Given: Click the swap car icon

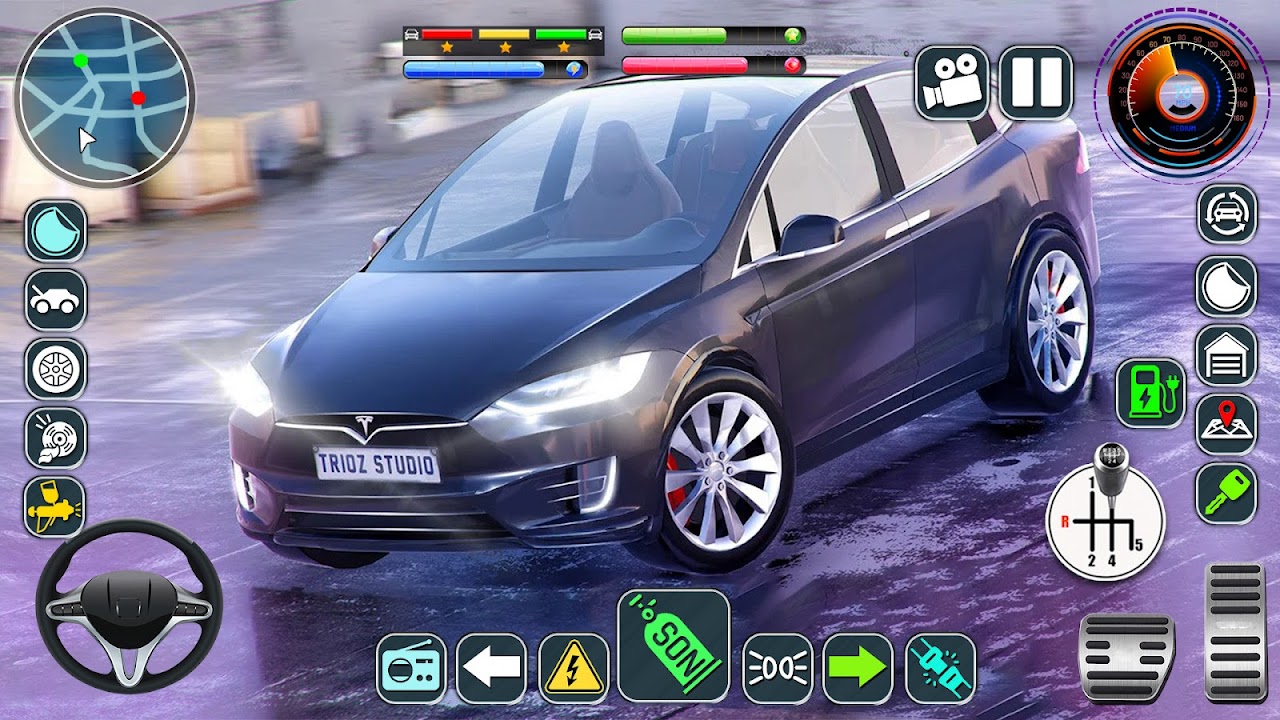Looking at the screenshot, I should click(1227, 214).
